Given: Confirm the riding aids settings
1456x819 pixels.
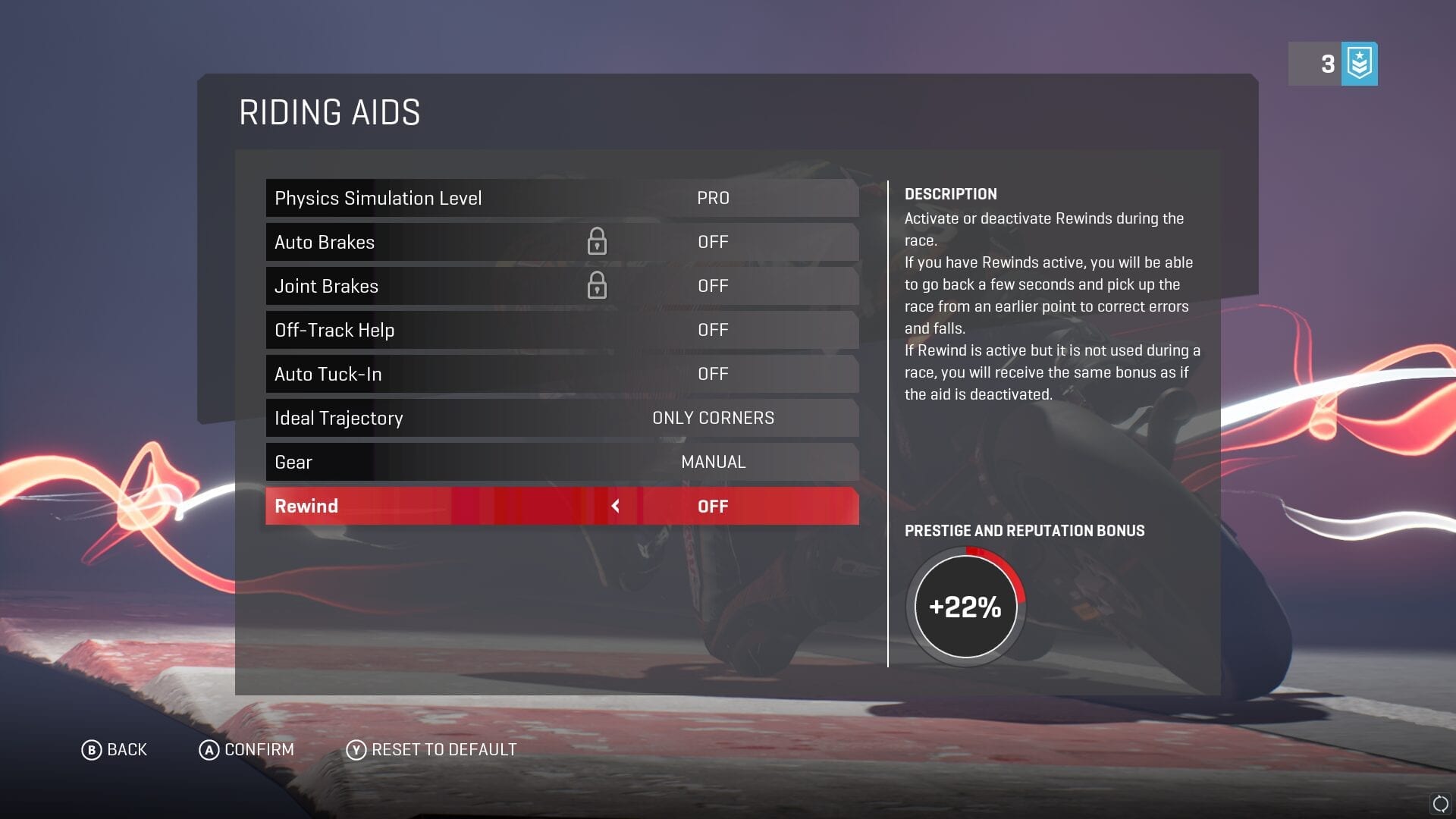Looking at the screenshot, I should pos(246,750).
